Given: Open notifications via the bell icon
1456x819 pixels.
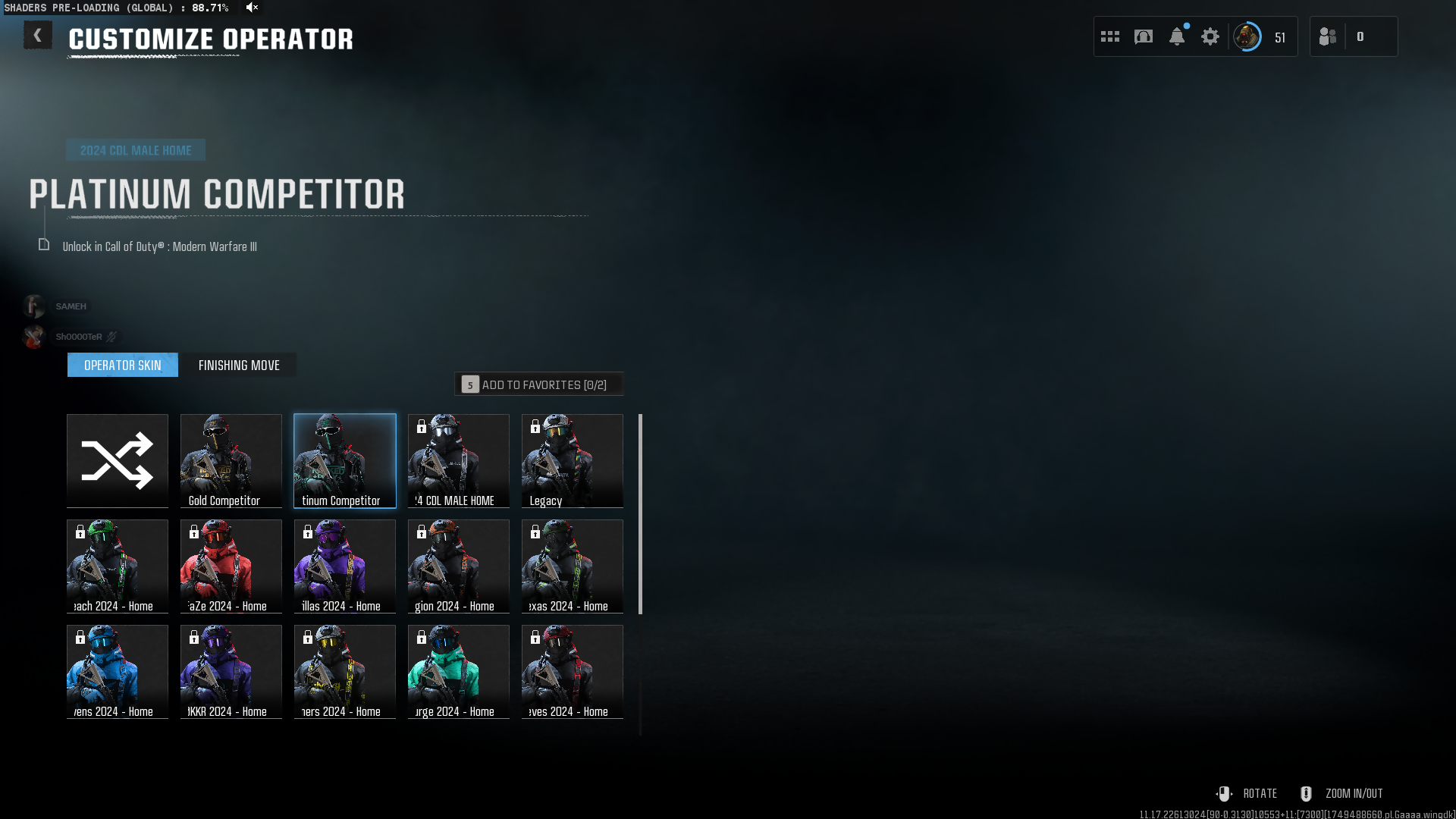Looking at the screenshot, I should [x=1177, y=36].
